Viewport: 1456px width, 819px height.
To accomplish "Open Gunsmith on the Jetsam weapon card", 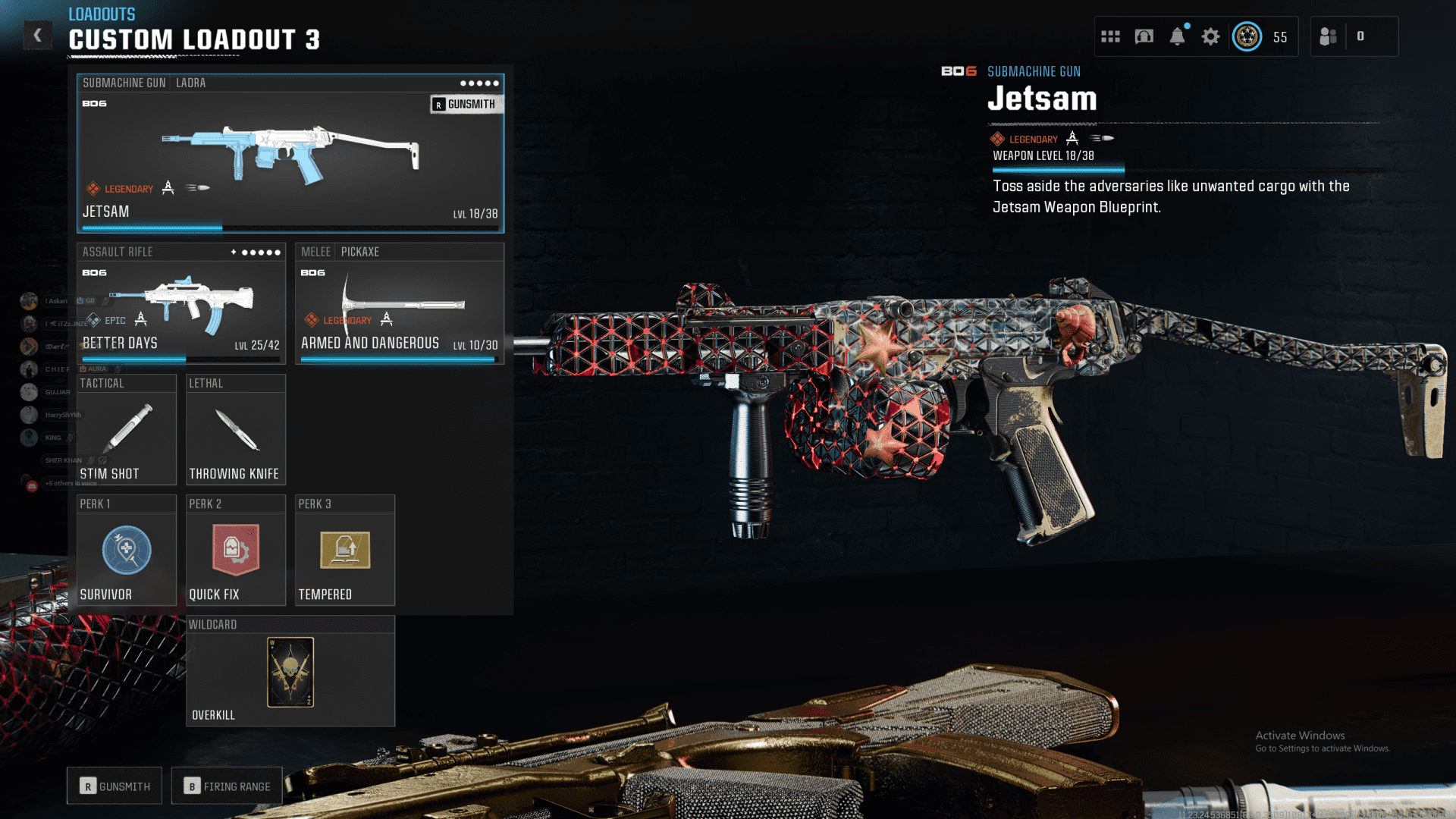I will (x=465, y=105).
